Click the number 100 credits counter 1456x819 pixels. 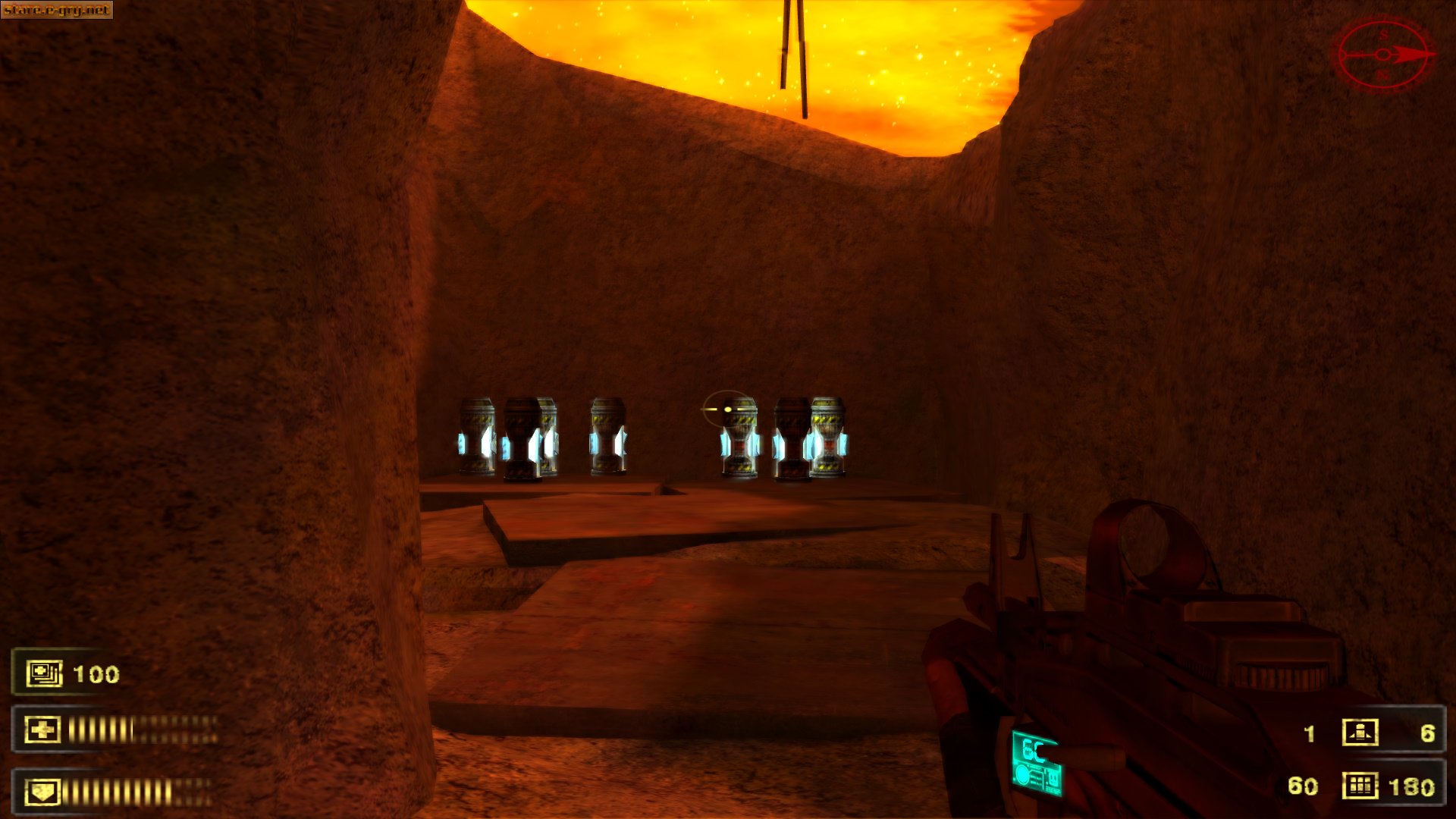point(97,672)
